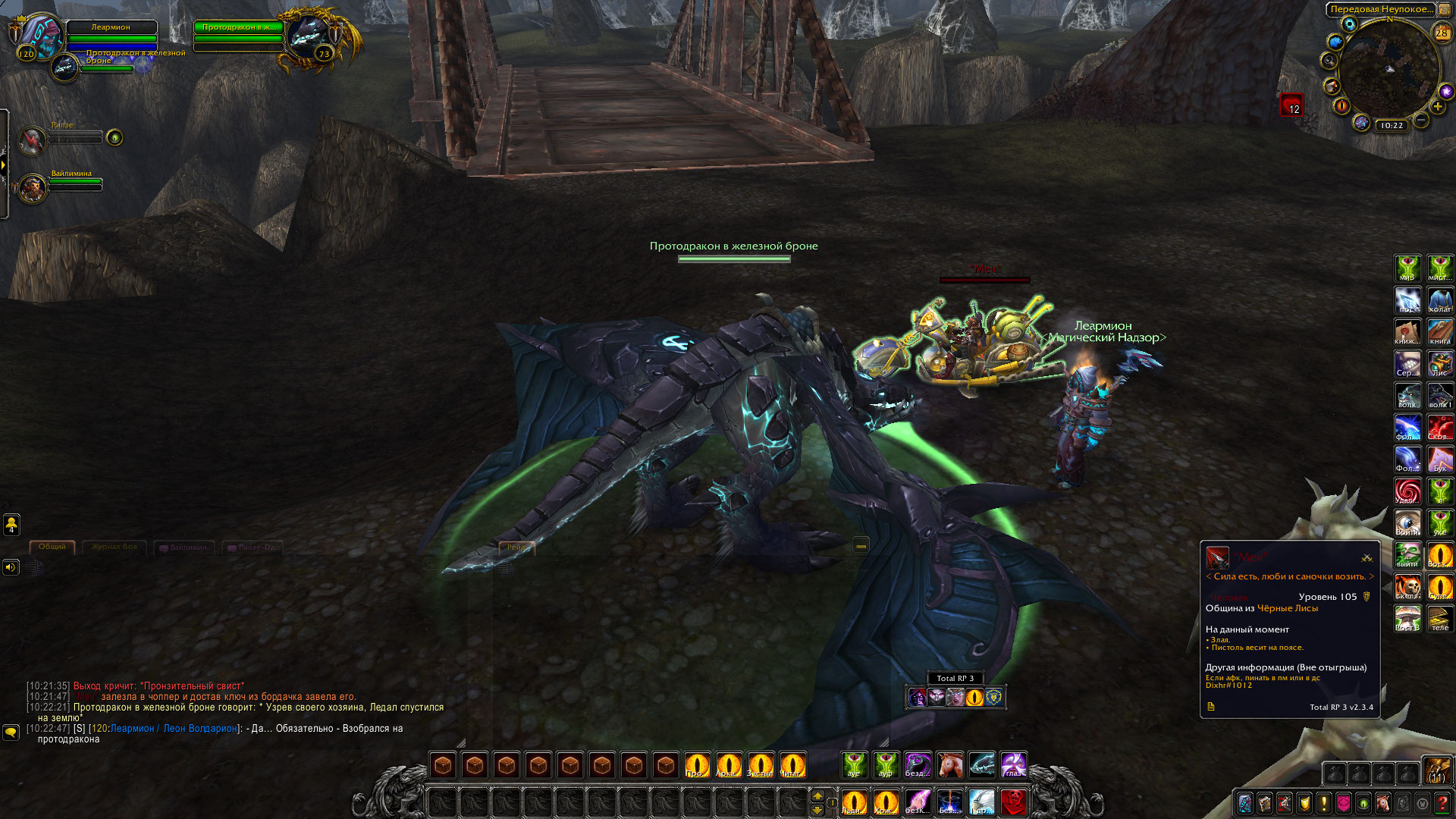Open the quest log exclamation mark button
Image resolution: width=1456 pixels, height=819 pixels.
coord(1324,803)
